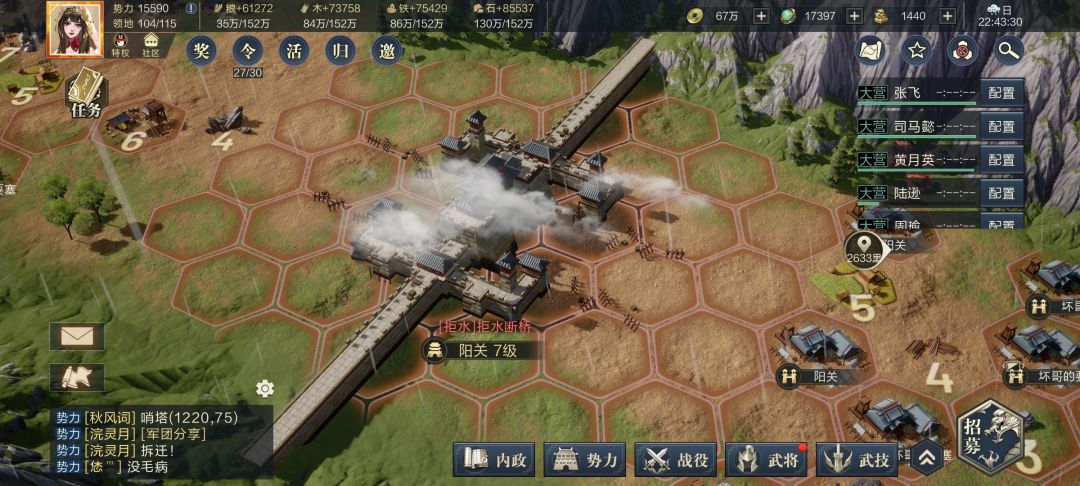Select the 活 activity button

pyautogui.click(x=294, y=49)
